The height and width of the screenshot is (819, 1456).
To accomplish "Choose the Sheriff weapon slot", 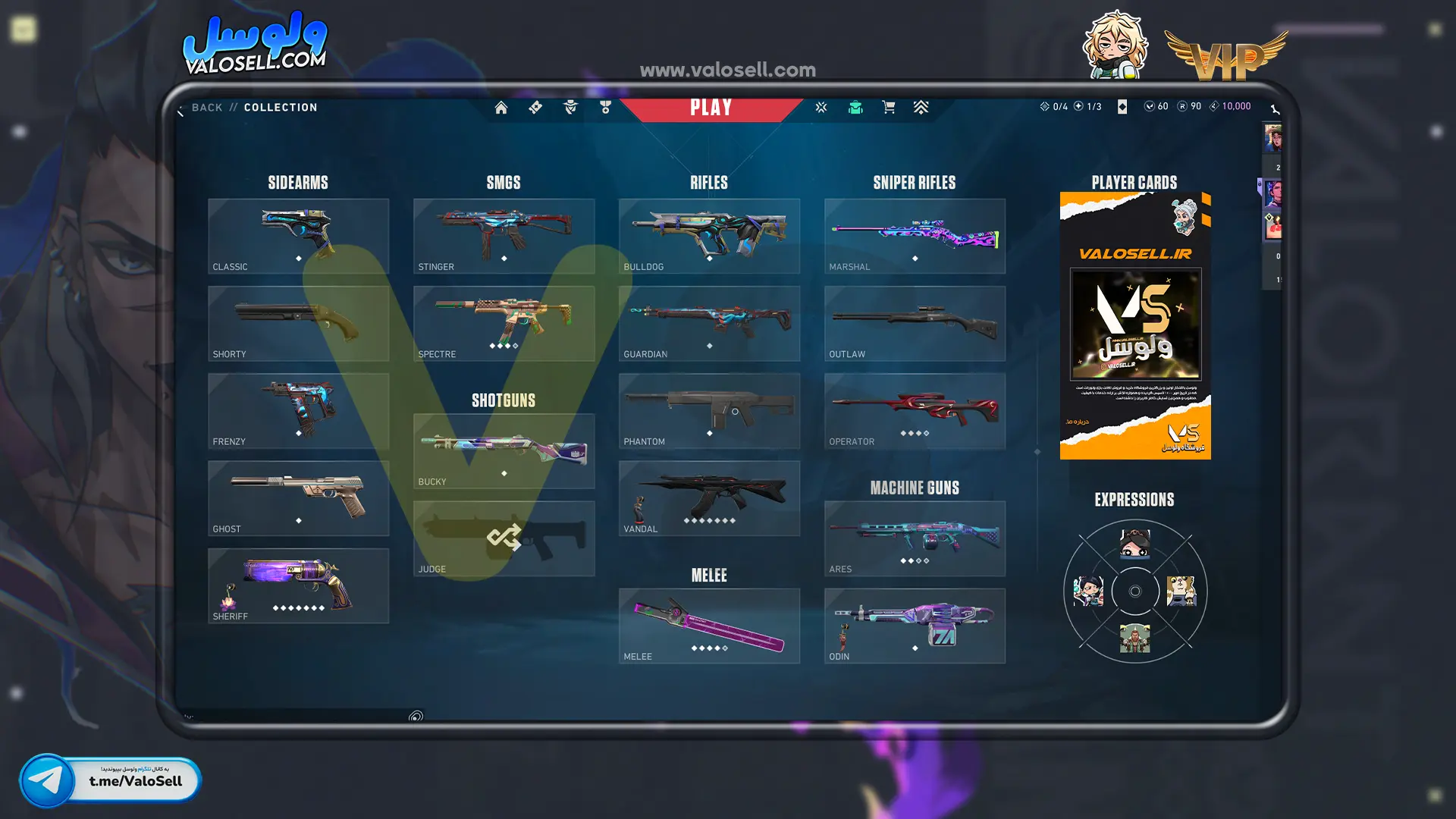I will pyautogui.click(x=298, y=585).
